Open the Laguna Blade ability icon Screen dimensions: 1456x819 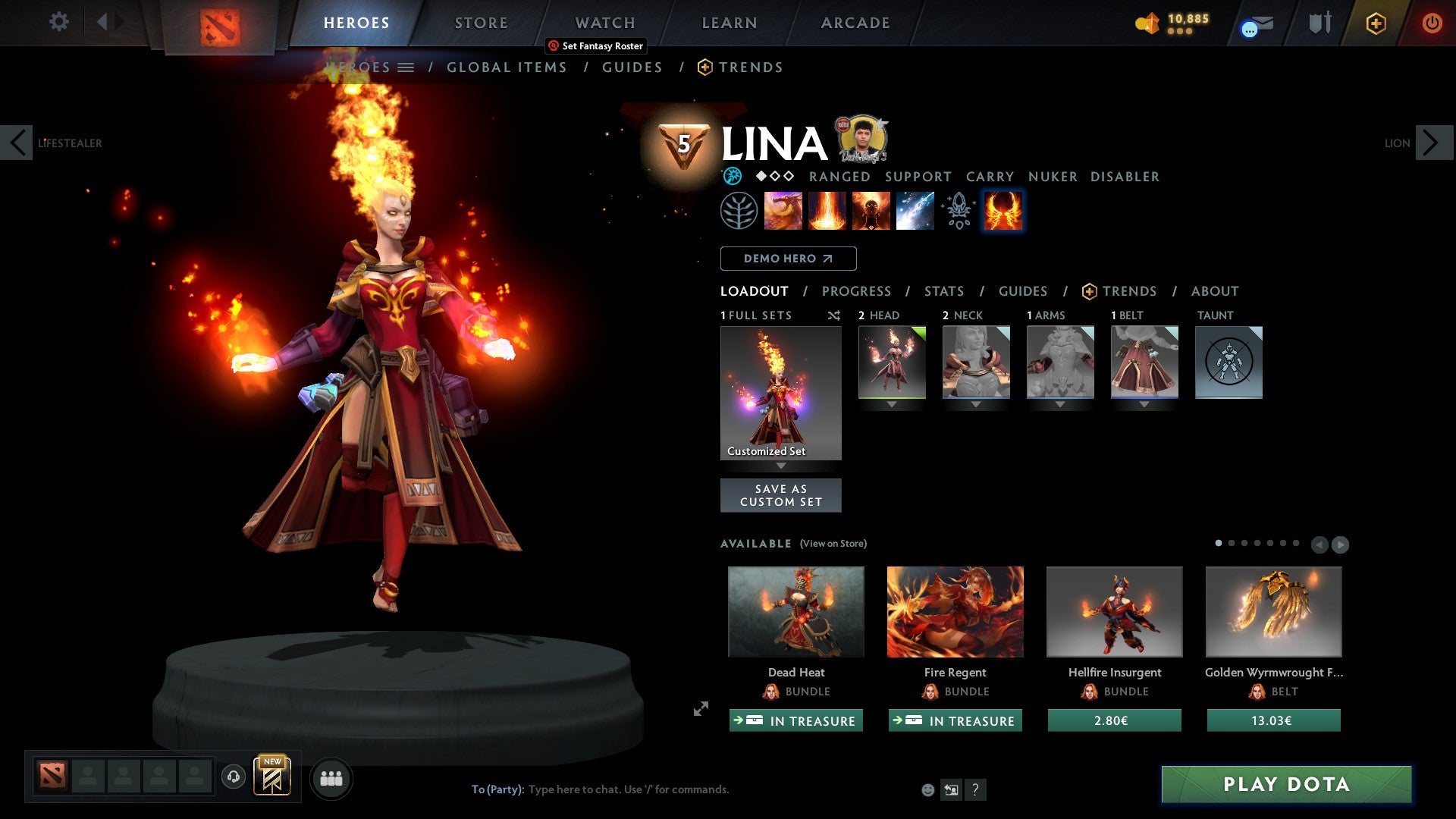point(914,211)
